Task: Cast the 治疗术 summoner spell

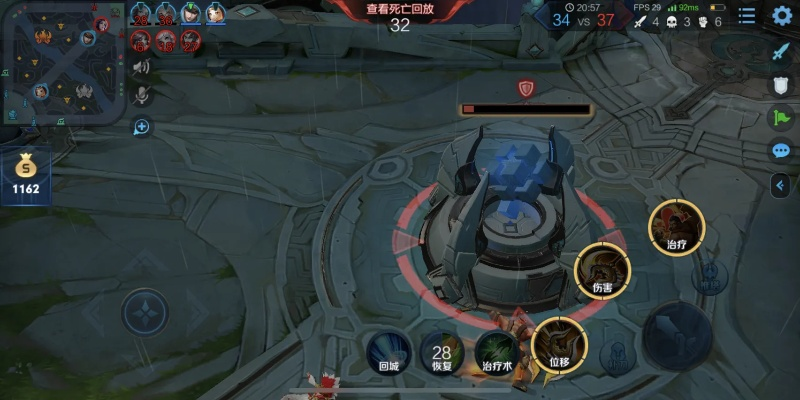Action: point(497,351)
